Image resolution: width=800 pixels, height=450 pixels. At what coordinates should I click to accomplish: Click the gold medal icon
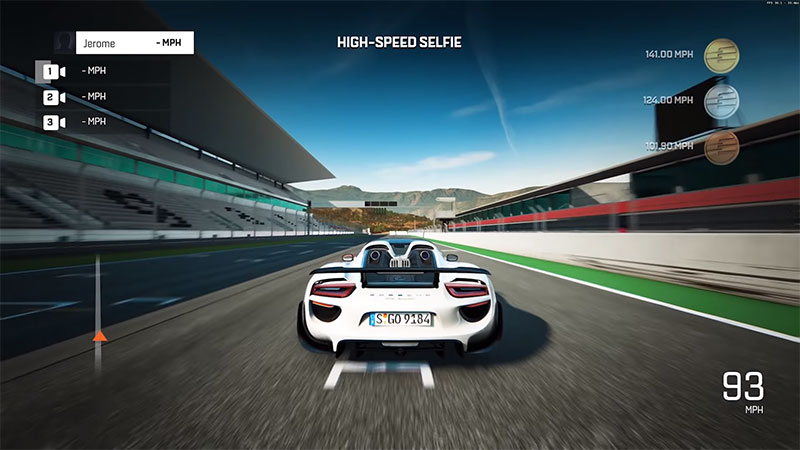coord(722,54)
